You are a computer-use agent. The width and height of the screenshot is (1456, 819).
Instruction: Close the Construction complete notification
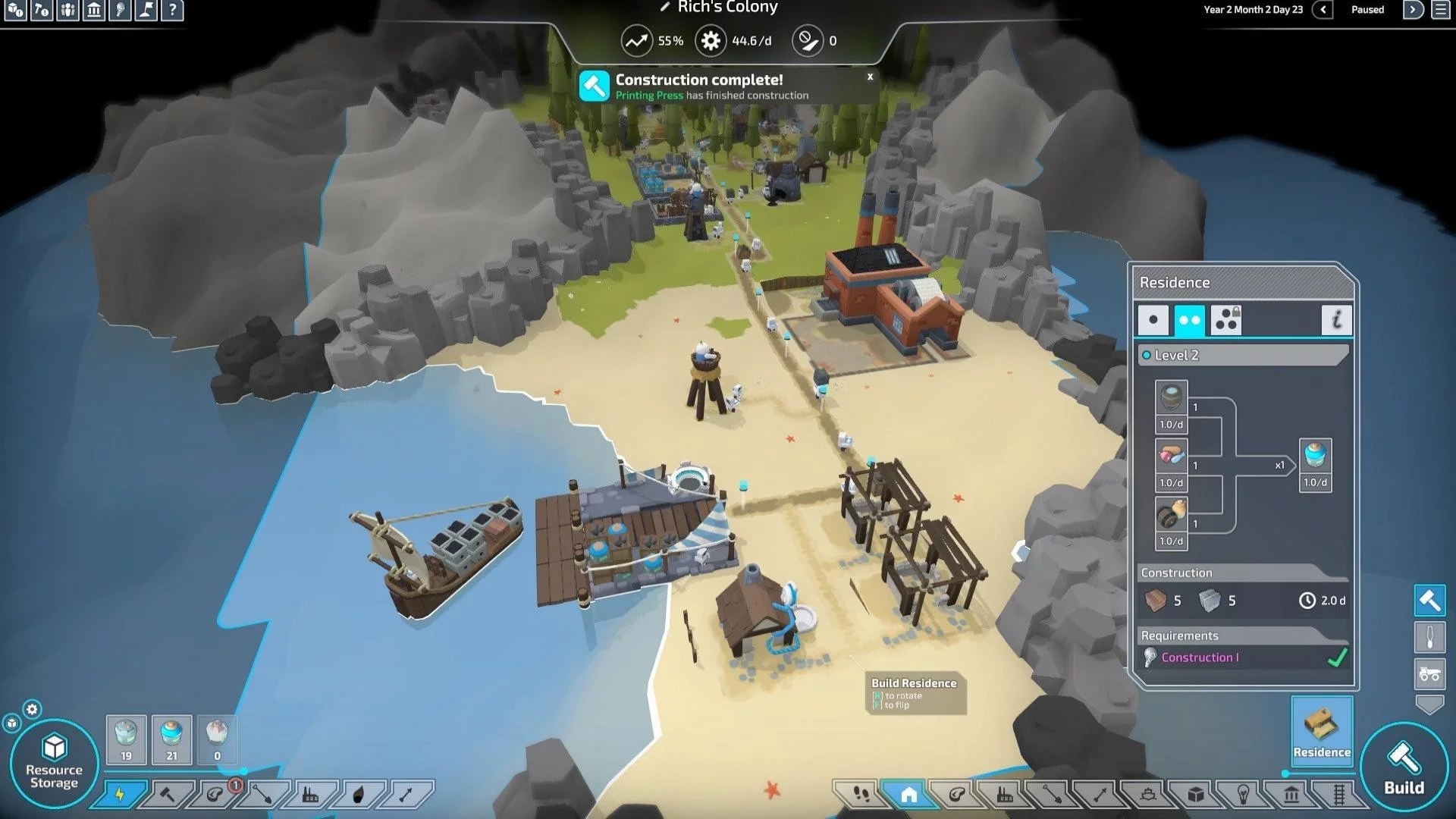click(870, 77)
